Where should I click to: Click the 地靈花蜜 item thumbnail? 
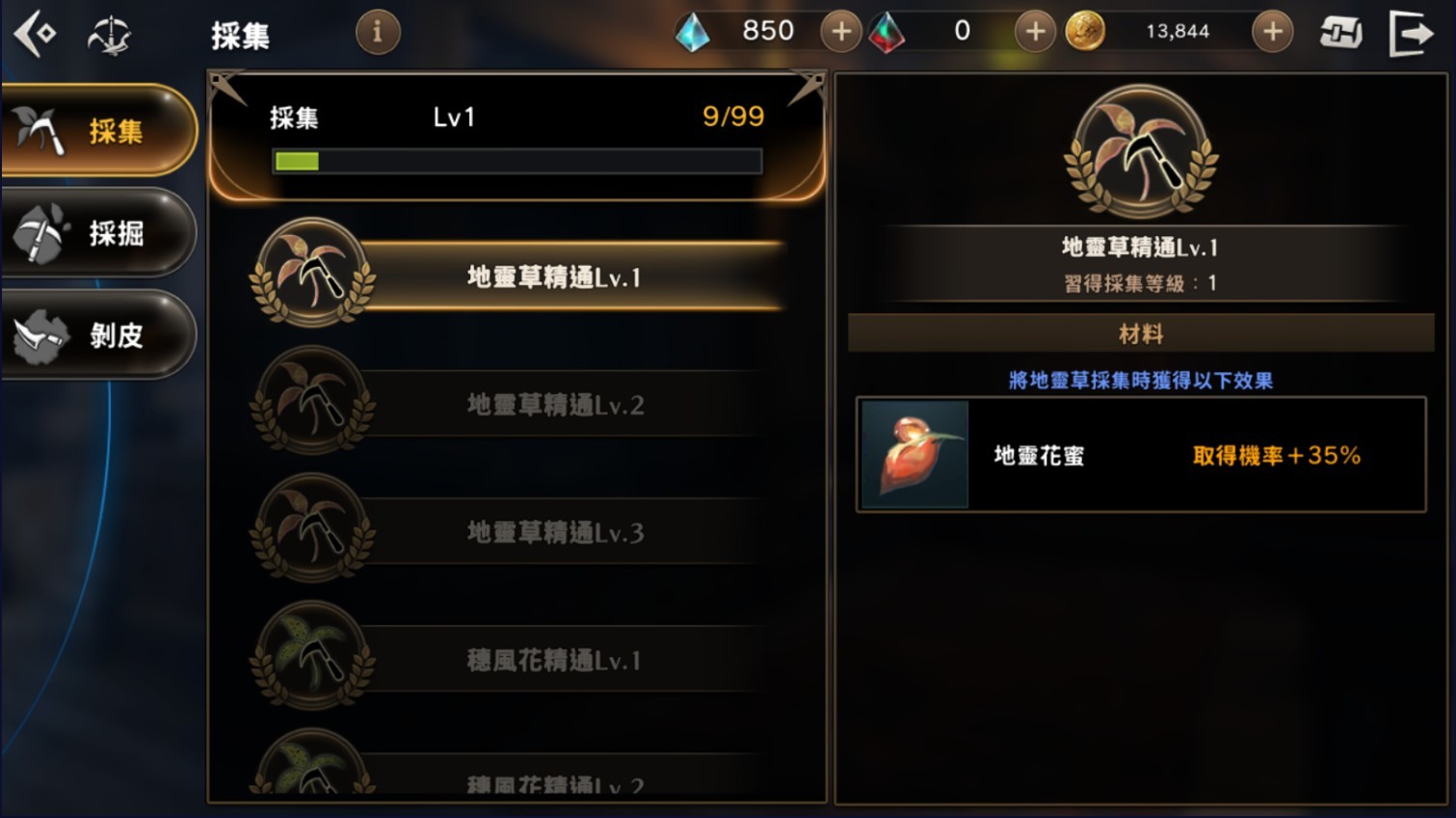tap(913, 454)
